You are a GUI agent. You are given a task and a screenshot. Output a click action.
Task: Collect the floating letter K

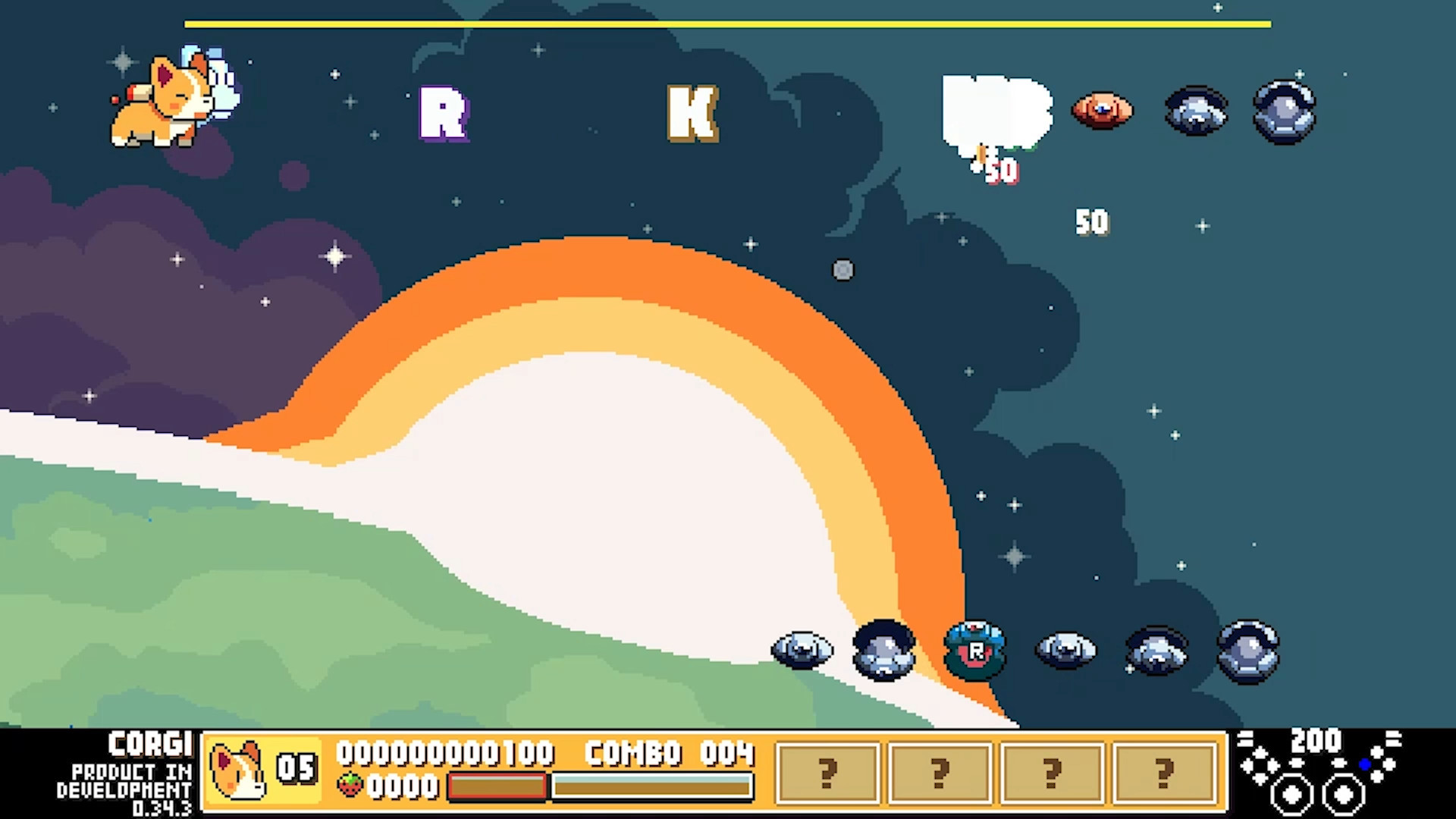click(x=692, y=115)
